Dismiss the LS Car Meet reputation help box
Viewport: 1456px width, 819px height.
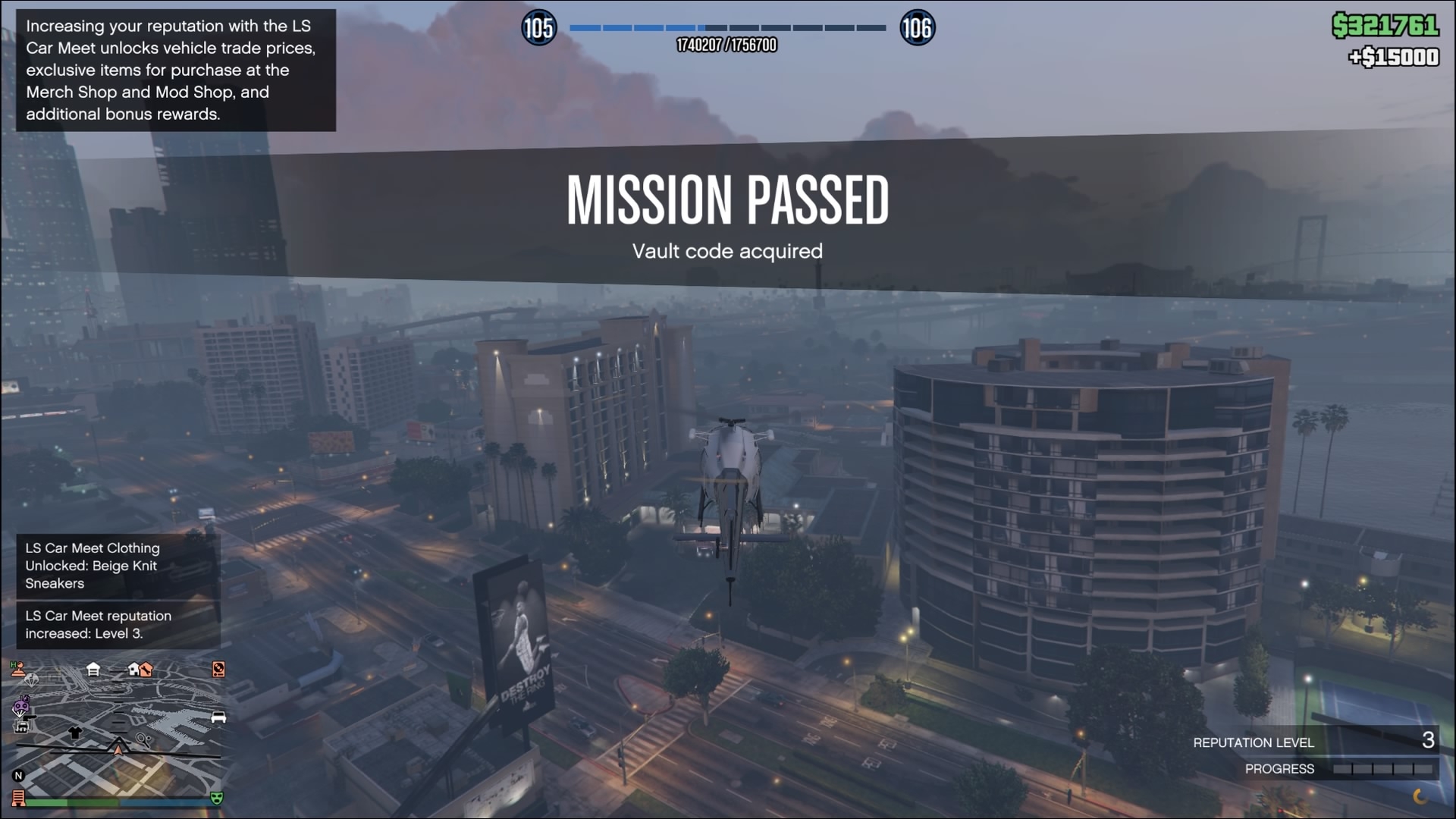(x=175, y=70)
